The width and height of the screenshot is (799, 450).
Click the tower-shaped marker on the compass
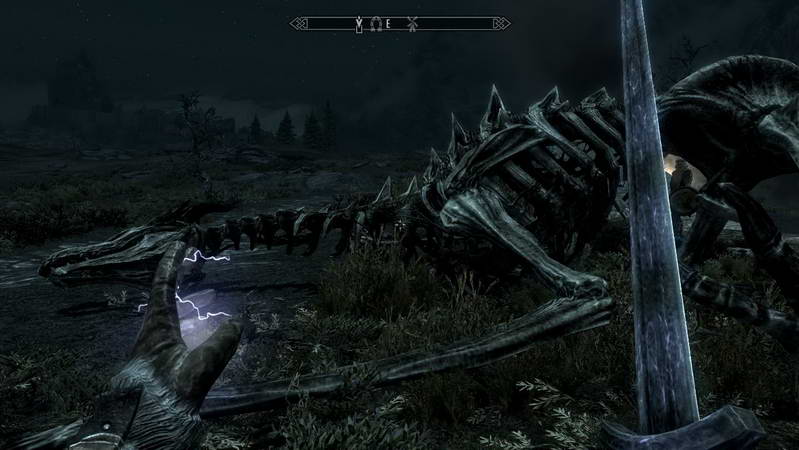tap(359, 23)
